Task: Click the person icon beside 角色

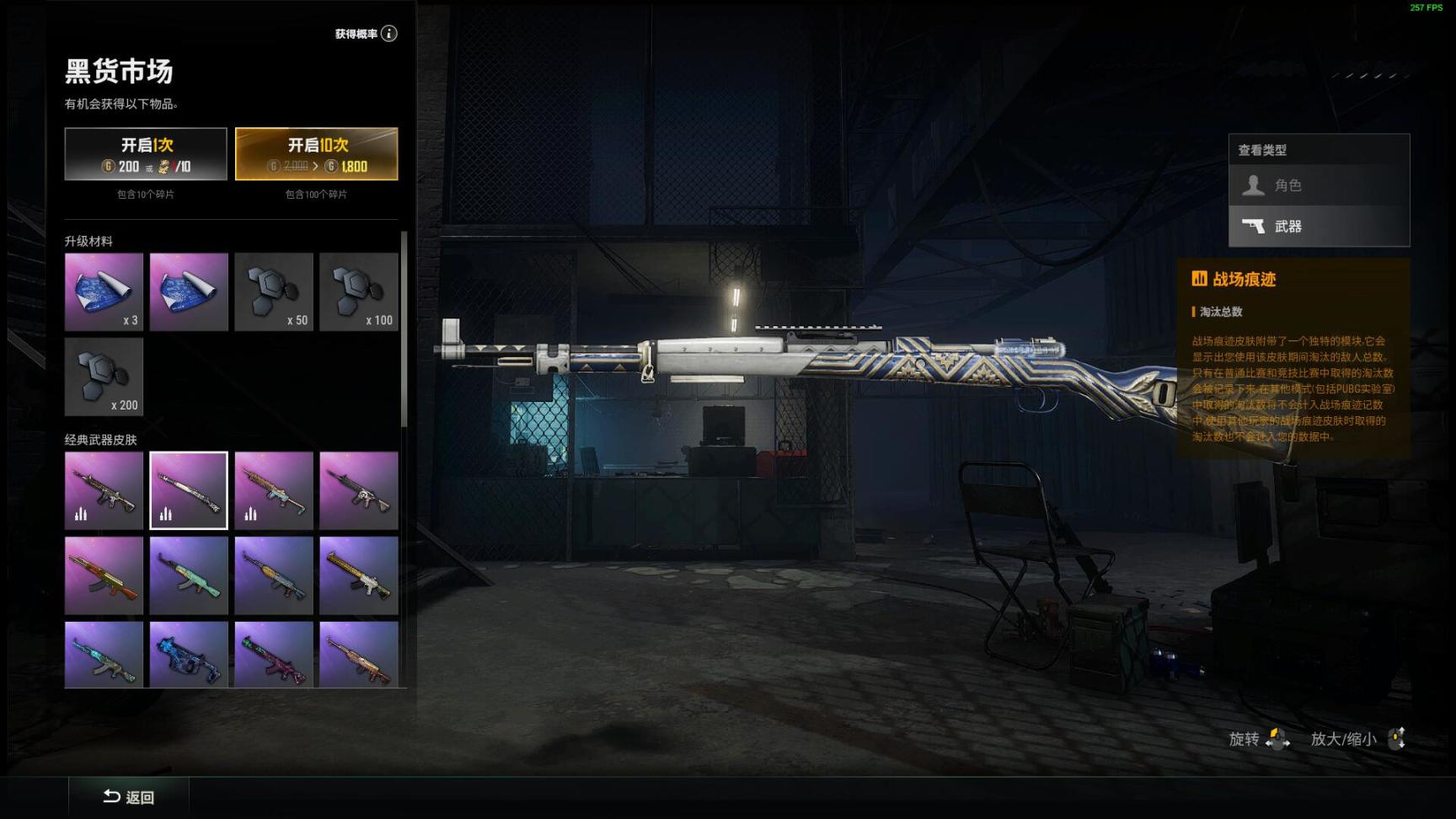Action: 1255,185
